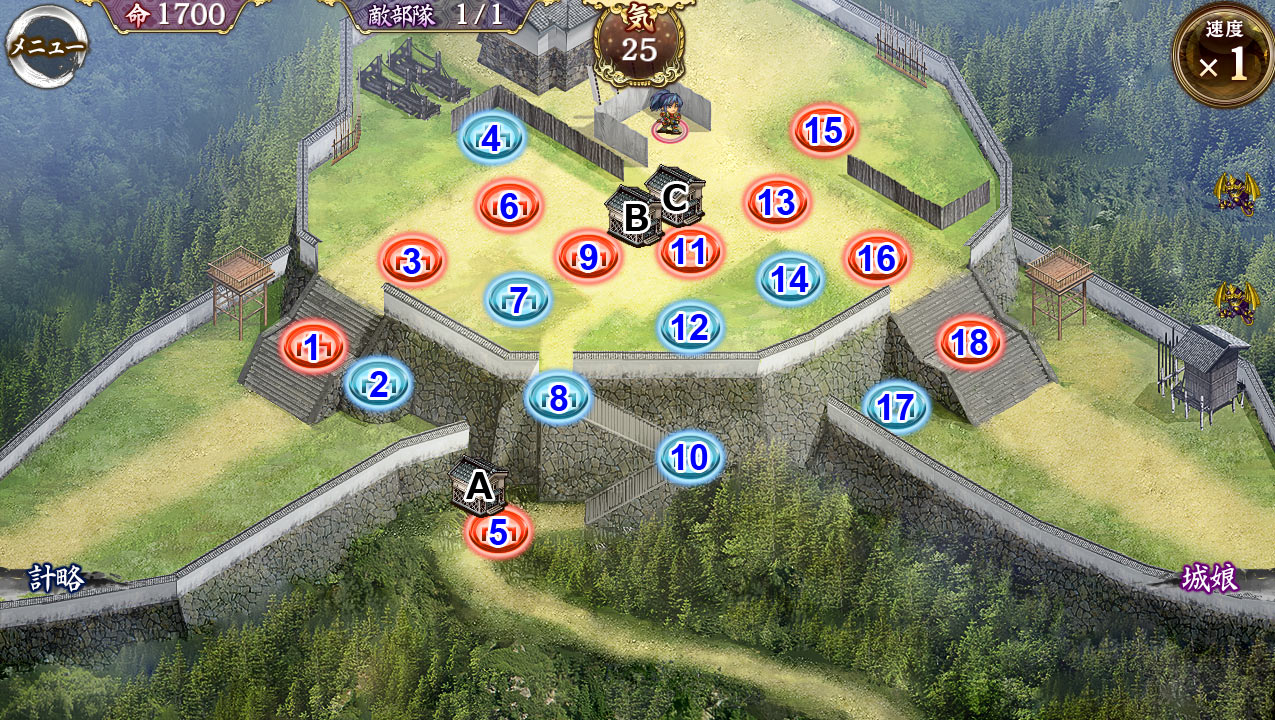
Task: Select blue deployment slot number 17
Action: coord(896,407)
